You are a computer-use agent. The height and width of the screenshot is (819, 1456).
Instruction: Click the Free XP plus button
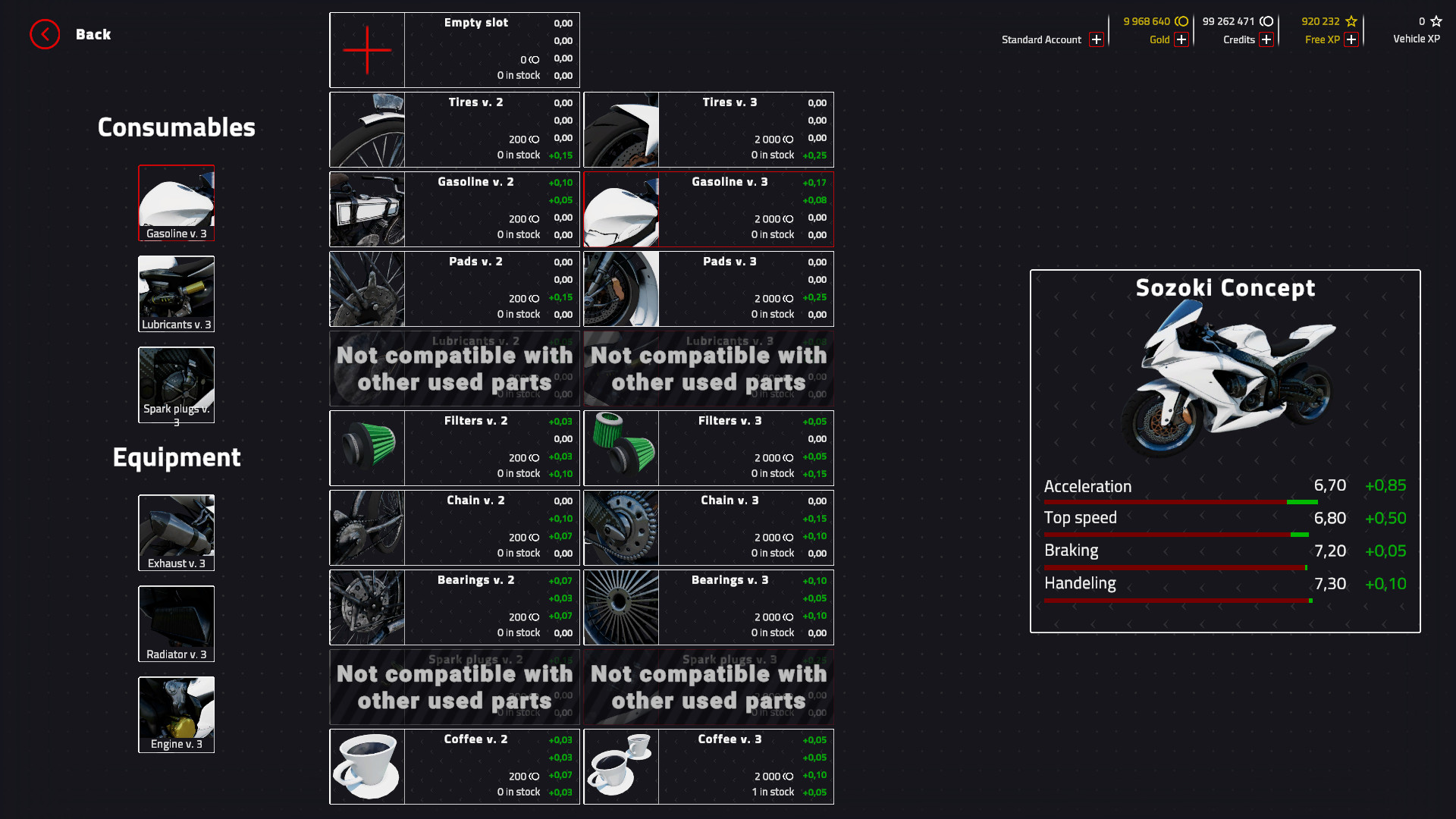click(x=1352, y=39)
